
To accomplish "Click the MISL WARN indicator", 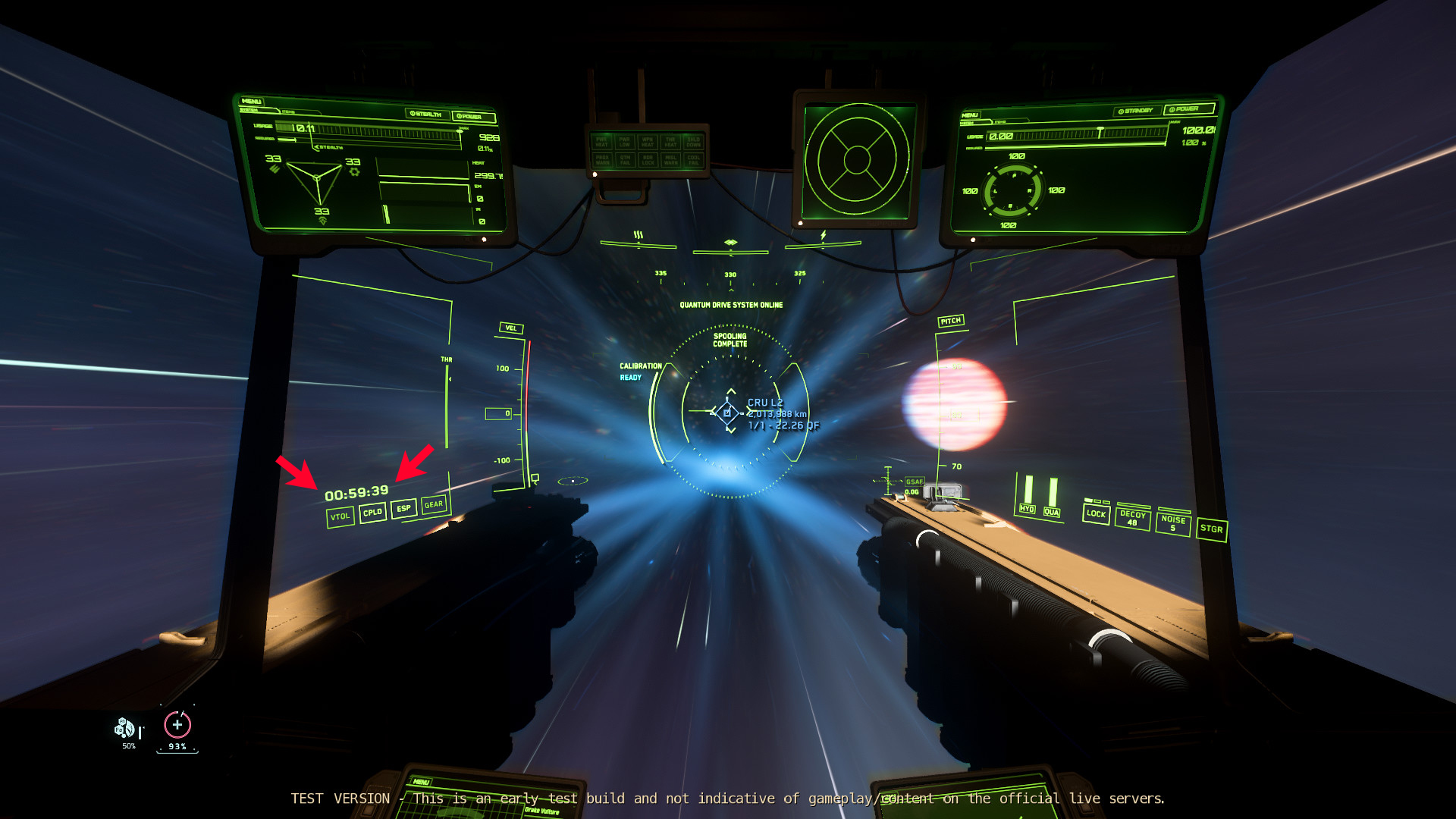I will 671,160.
